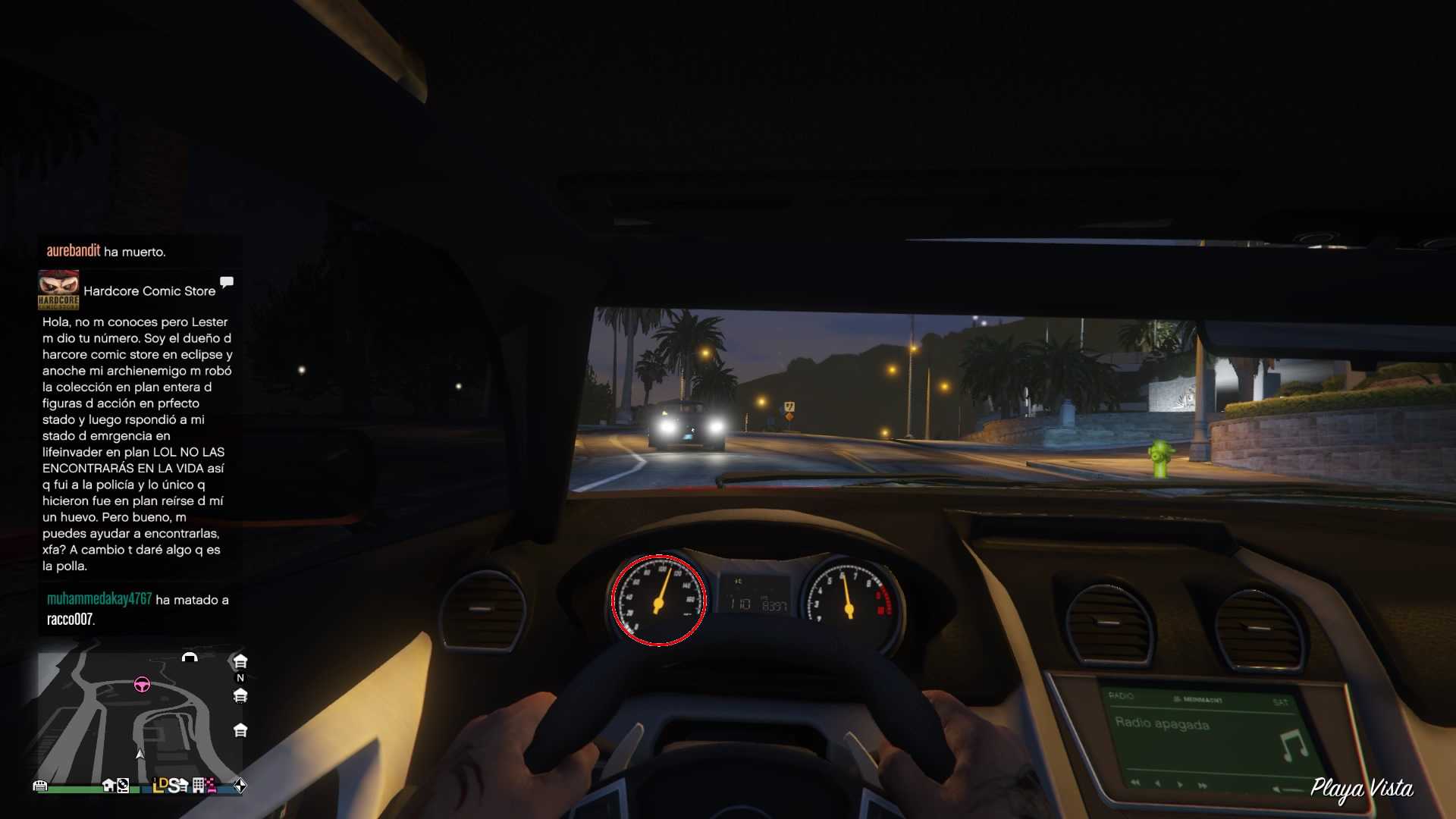Viewport: 1456px width, 819px height.
Task: Select the record turntable blip on the minimap
Action: pyautogui.click(x=124, y=786)
